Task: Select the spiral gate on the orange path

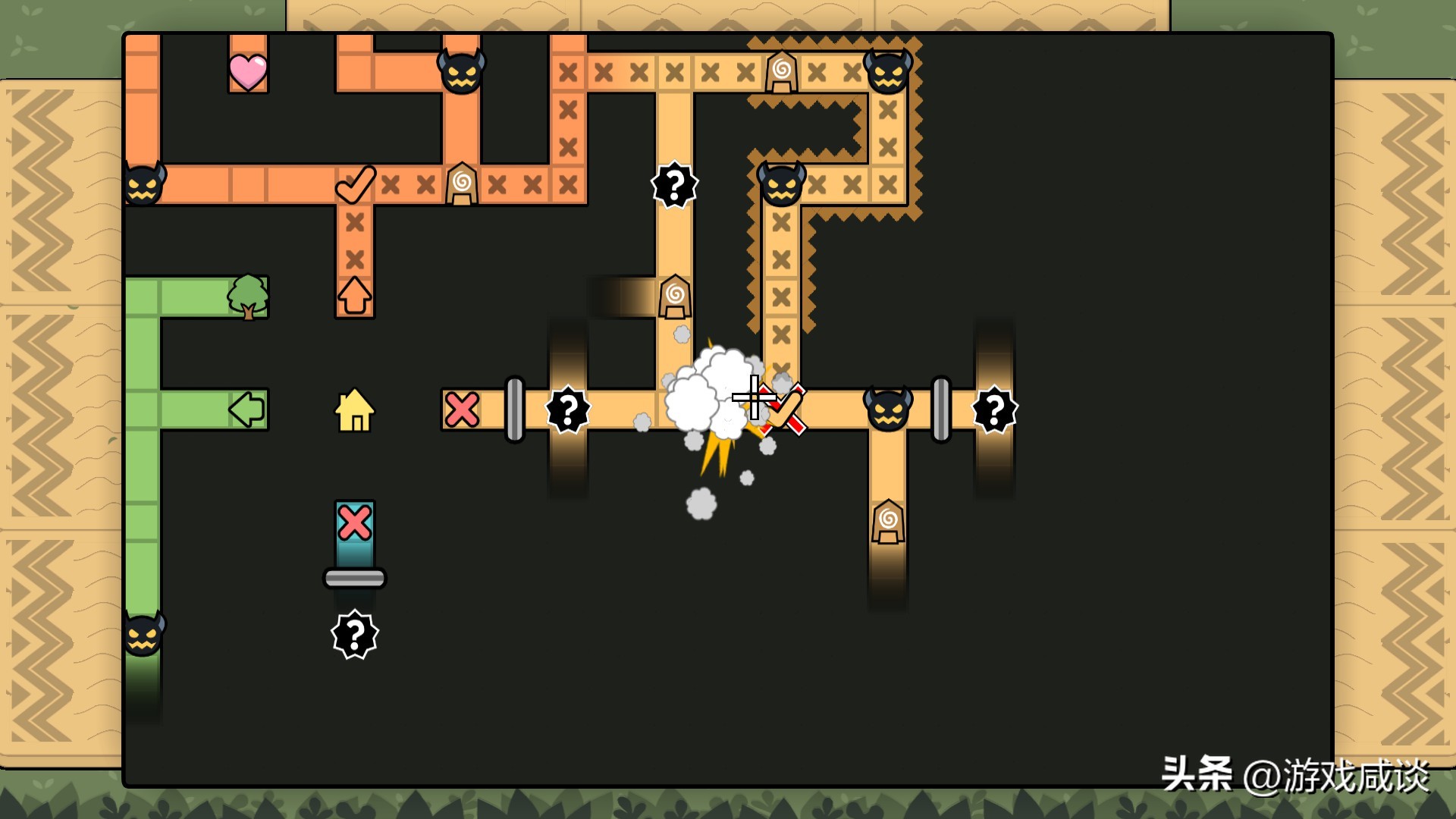Action: [461, 182]
